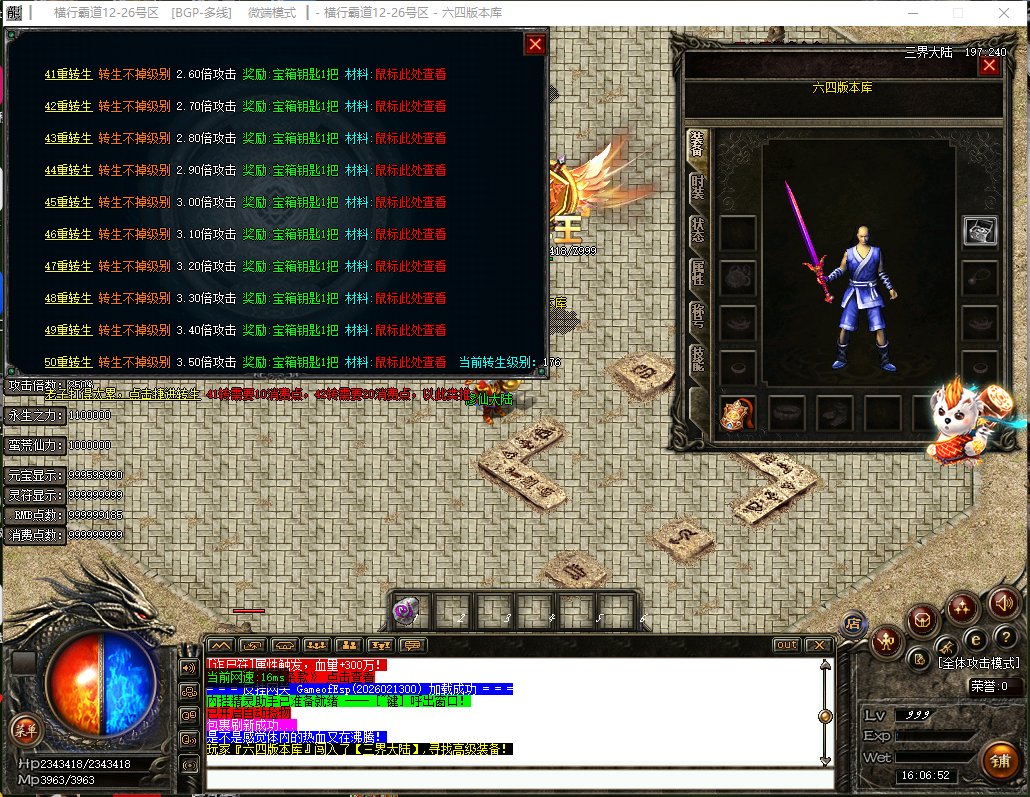Close the rebirth list panel
The image size is (1030, 797).
(x=535, y=44)
